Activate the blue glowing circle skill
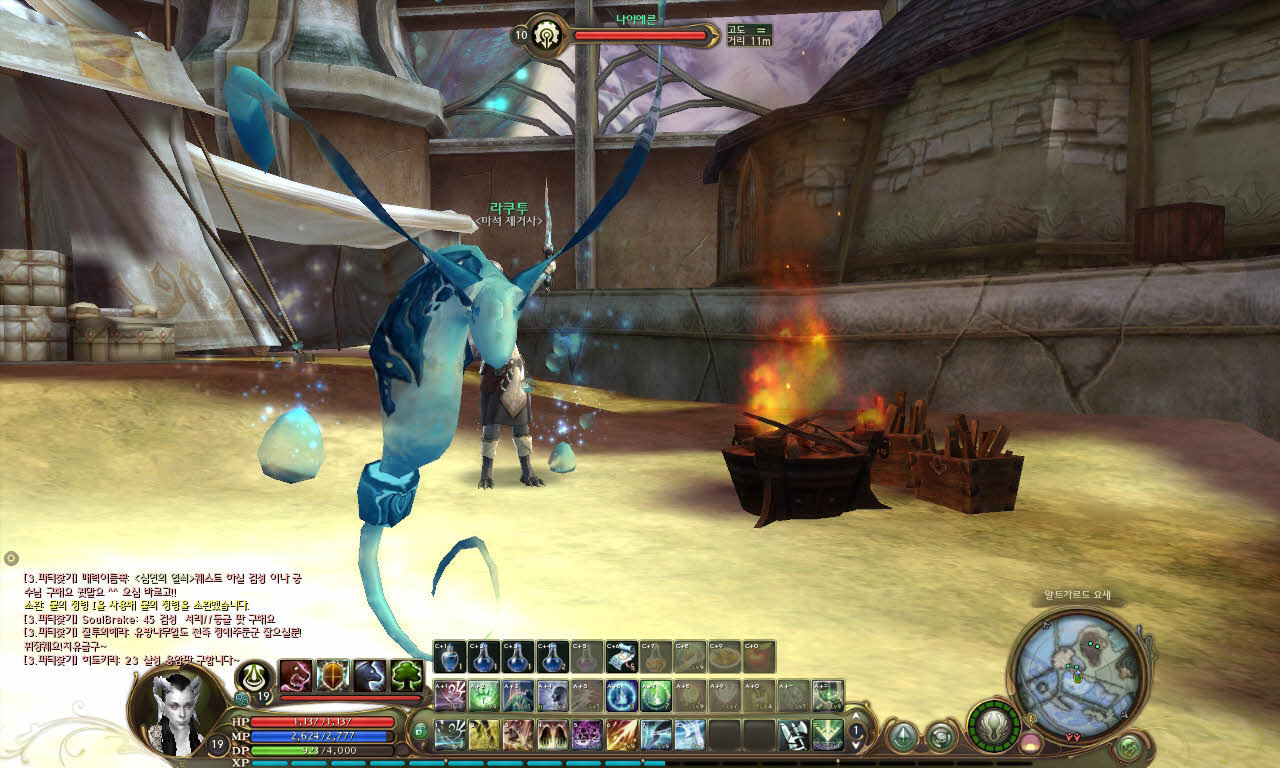Viewport: 1280px width, 768px height. coord(621,695)
